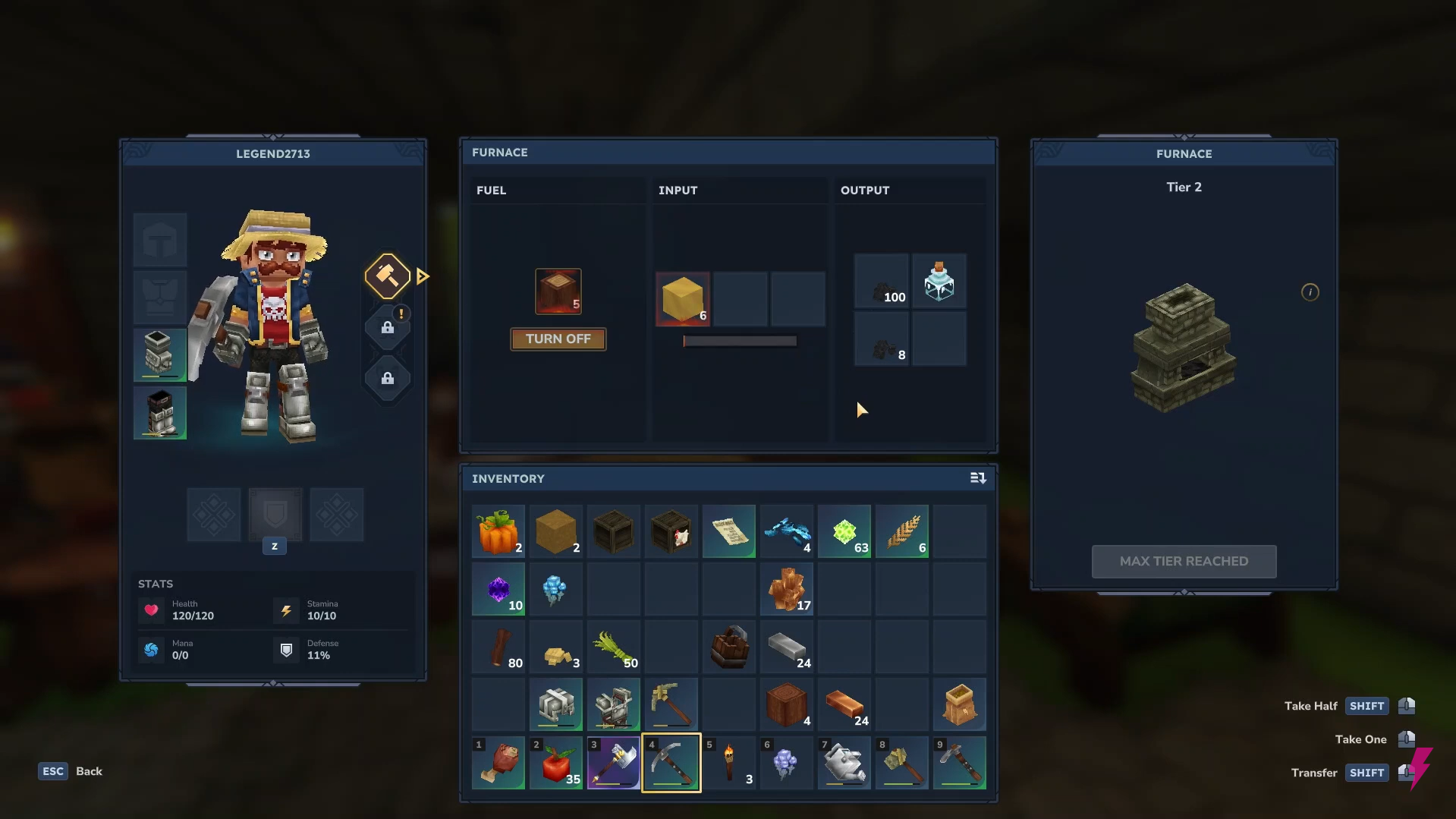Select the pickaxe in hotbar slot 4
1456x819 pixels.
[x=671, y=763]
